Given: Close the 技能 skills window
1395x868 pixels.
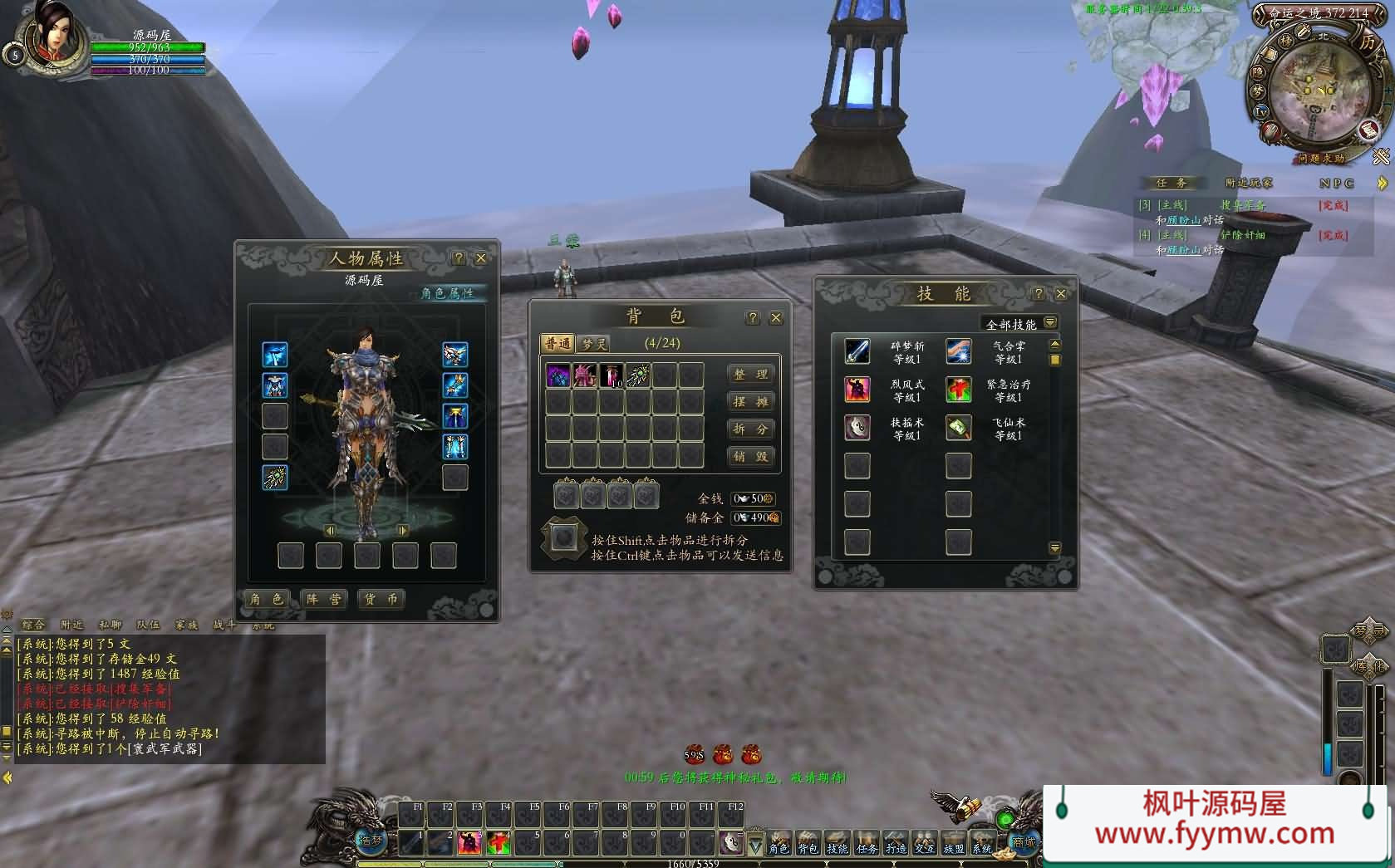Looking at the screenshot, I should tap(1060, 293).
